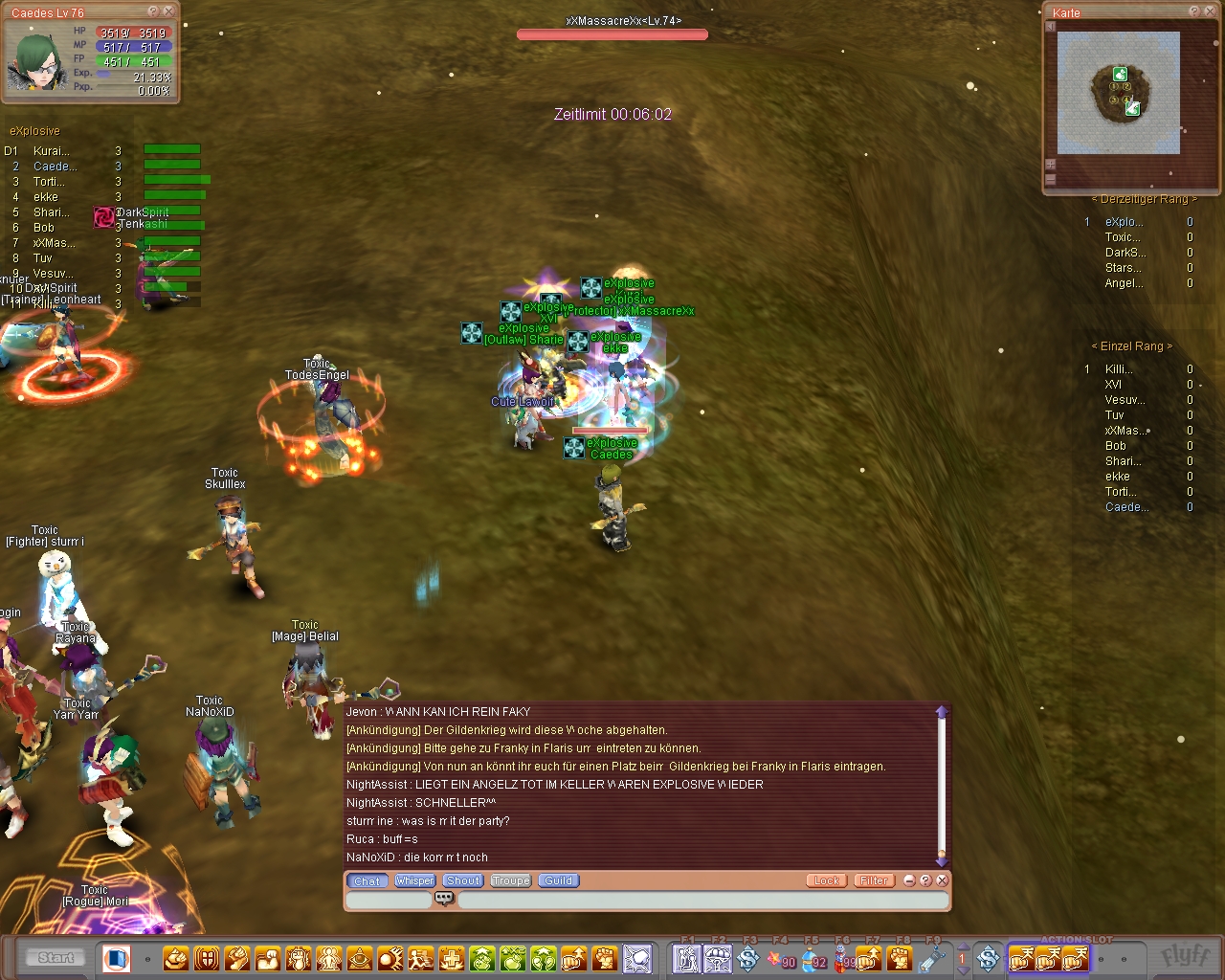Open help for the Karte window
This screenshot has height=980, width=1225.
tap(1194, 11)
